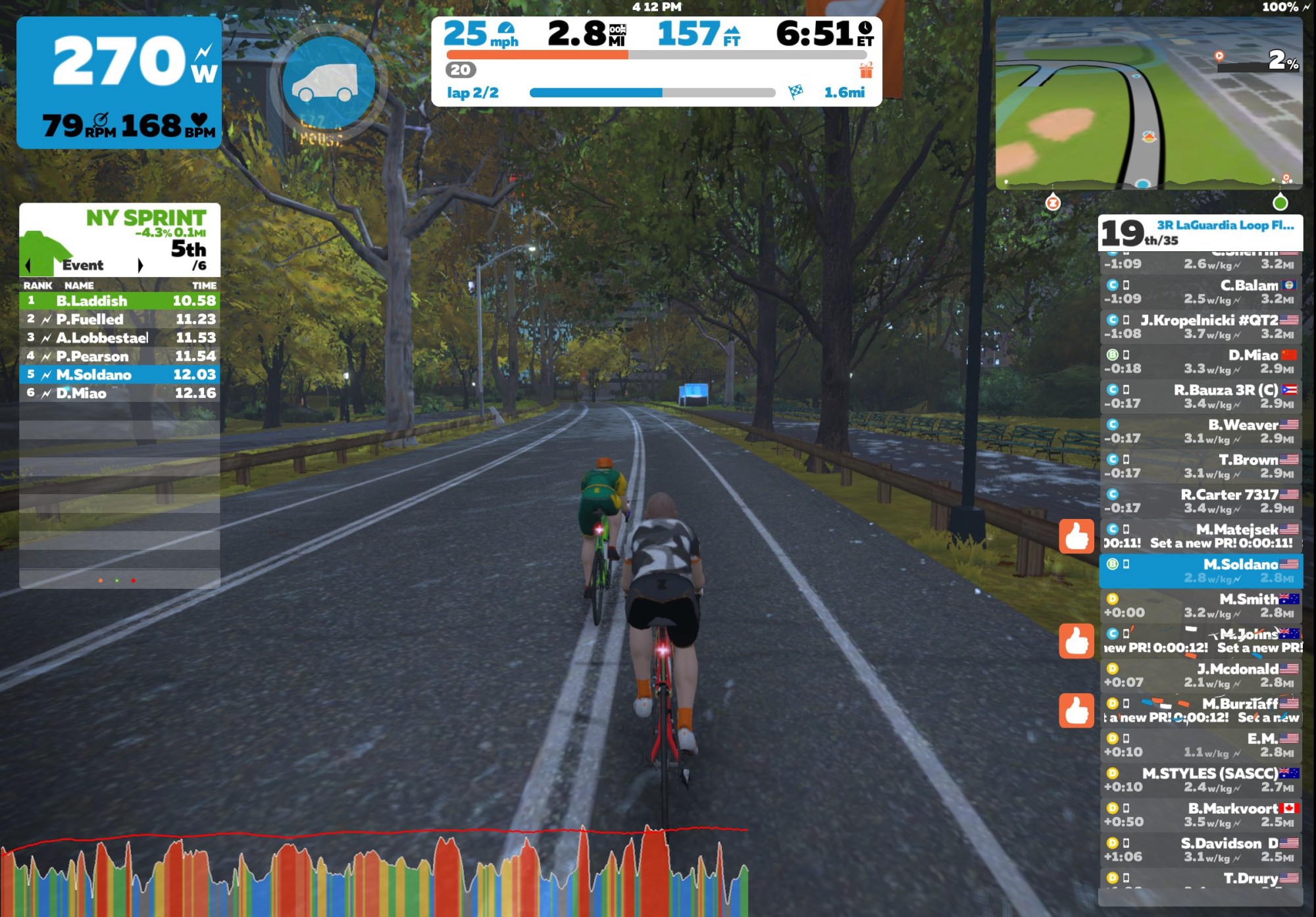Select M.Smith in the nearby riders list
This screenshot has height=917, width=1316.
(x=1200, y=606)
